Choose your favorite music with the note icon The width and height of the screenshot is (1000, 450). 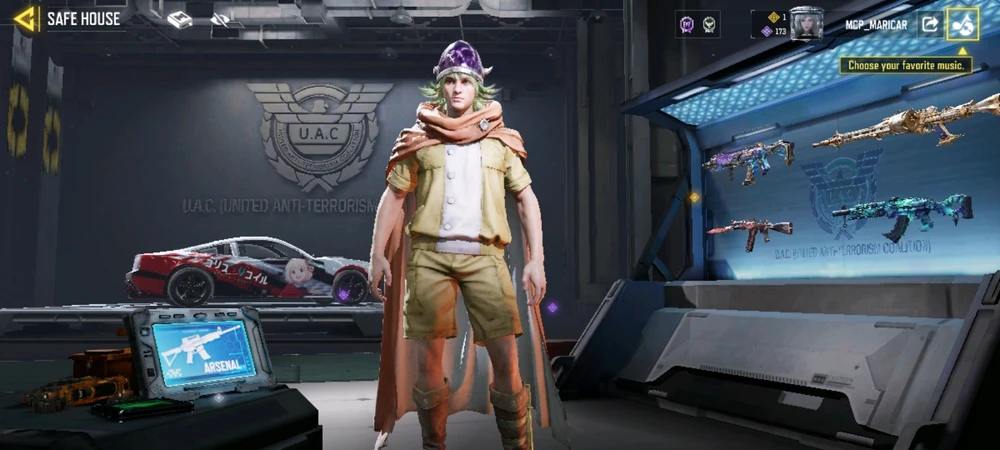pyautogui.click(x=963, y=24)
